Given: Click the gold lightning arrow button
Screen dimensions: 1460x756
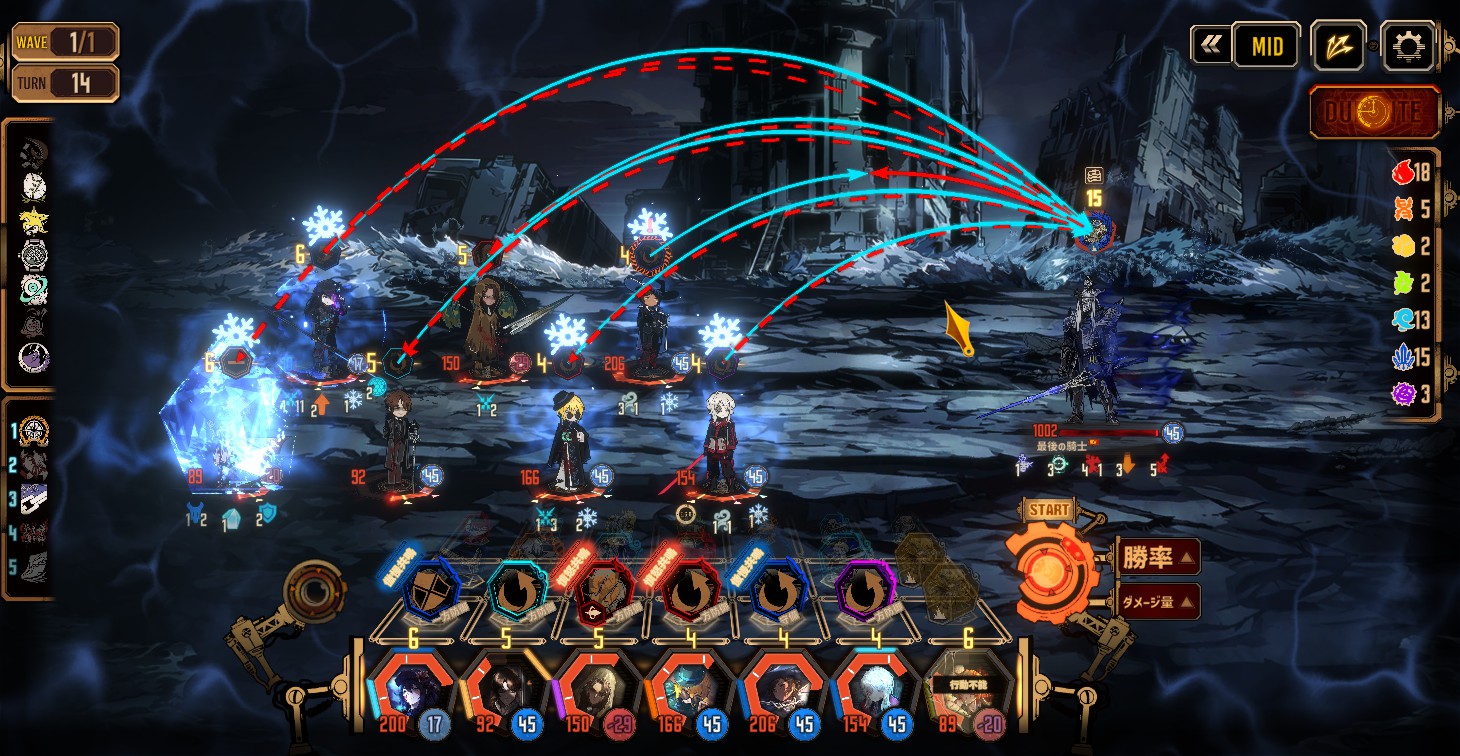Looking at the screenshot, I should click(1338, 46).
